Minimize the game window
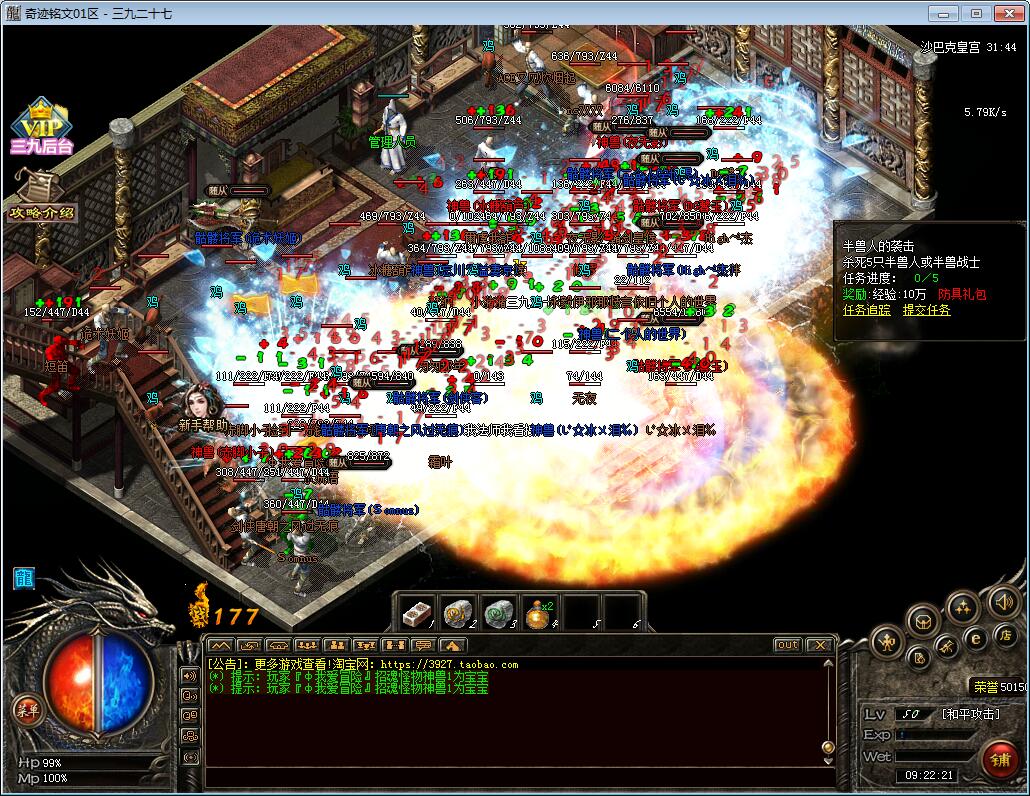 click(x=939, y=14)
